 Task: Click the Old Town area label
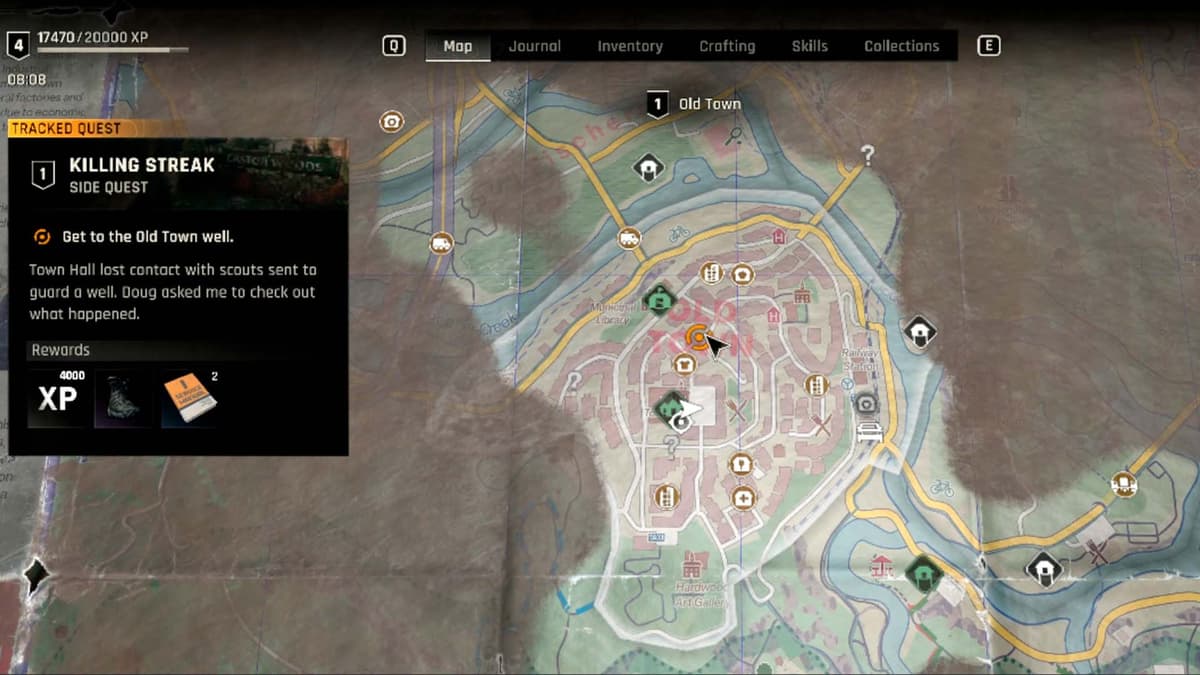709,104
